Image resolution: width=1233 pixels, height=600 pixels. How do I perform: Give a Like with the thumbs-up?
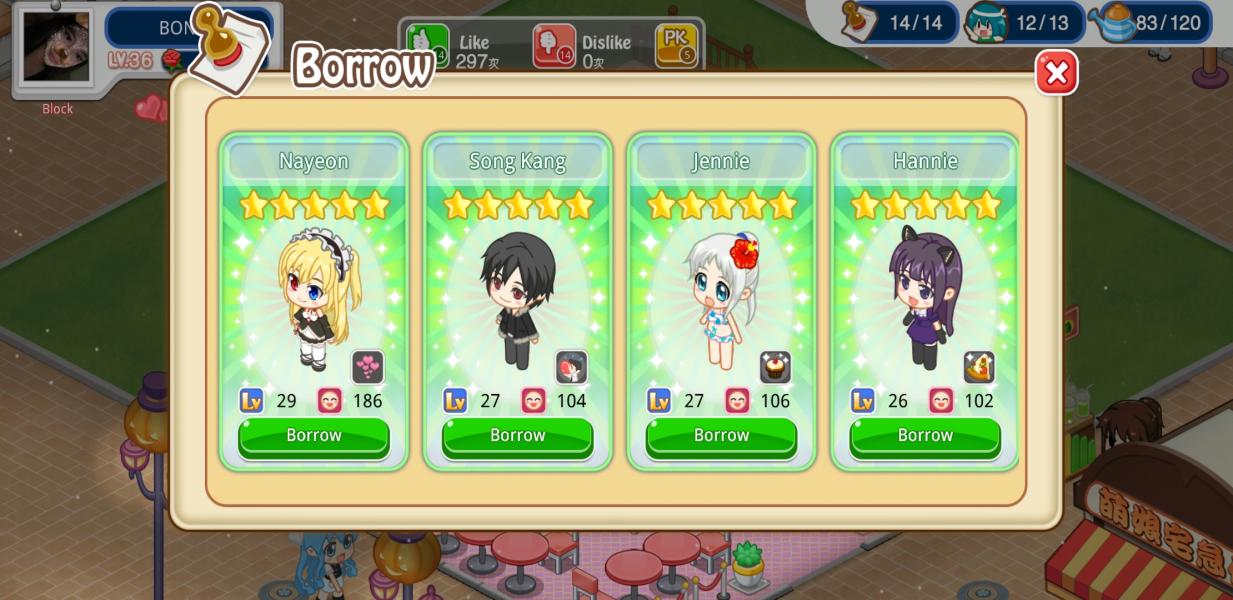click(428, 45)
